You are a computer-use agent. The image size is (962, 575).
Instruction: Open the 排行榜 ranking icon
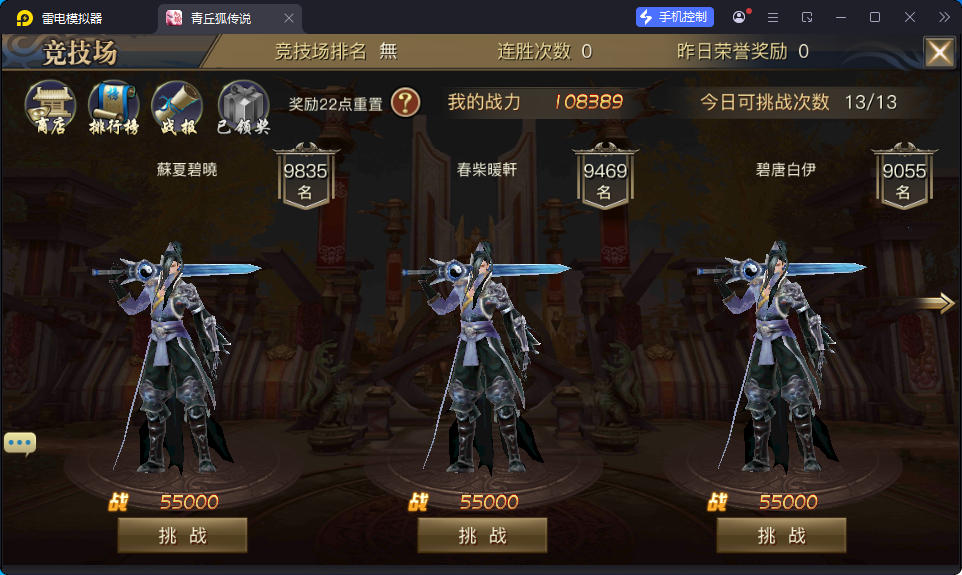tap(113, 107)
